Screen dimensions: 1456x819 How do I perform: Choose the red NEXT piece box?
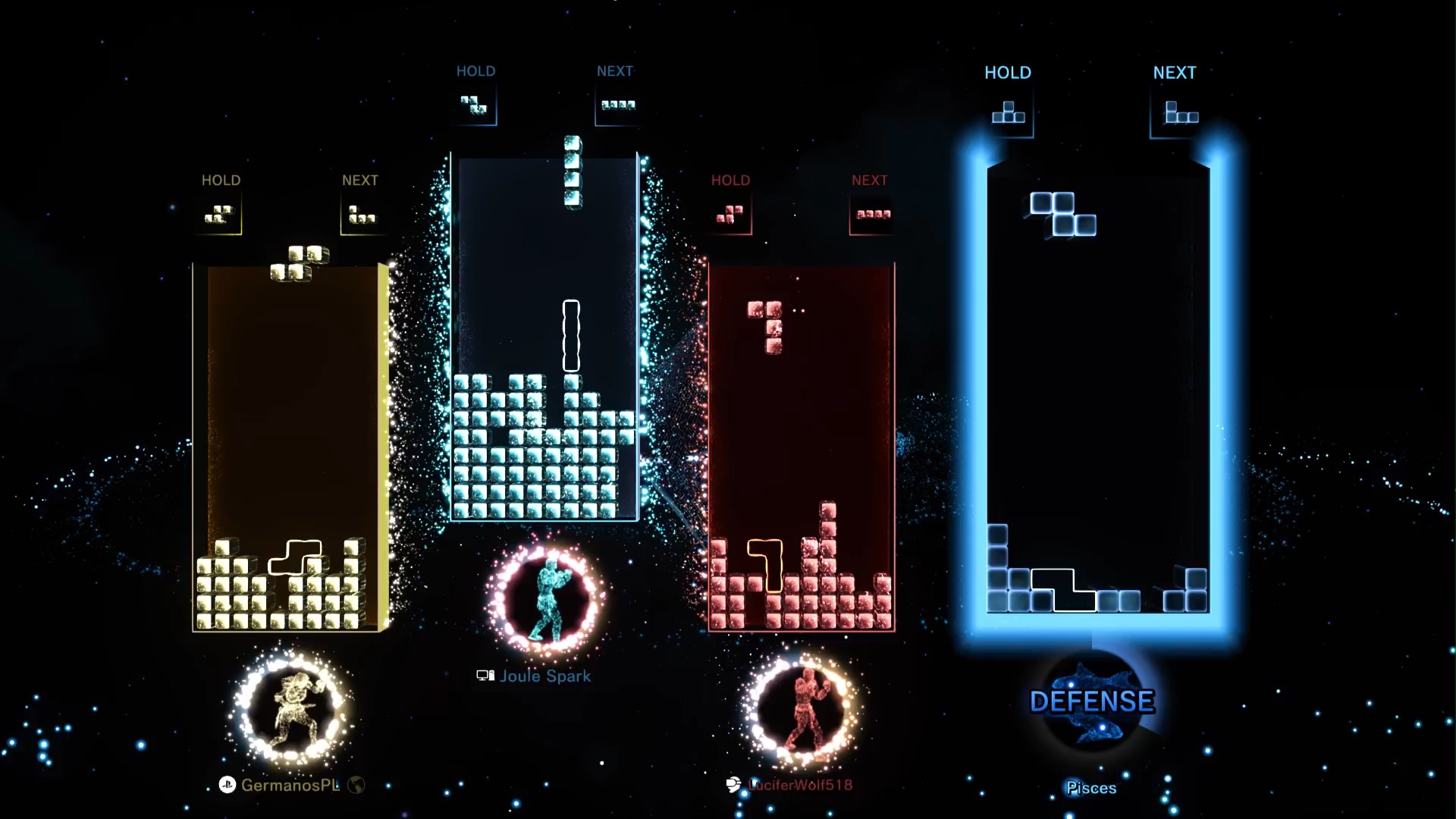[872, 215]
